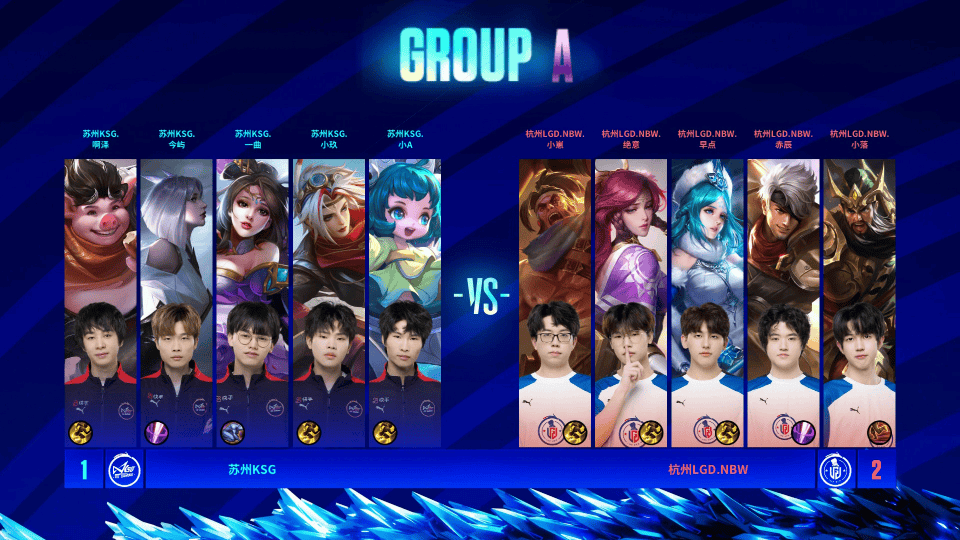The width and height of the screenshot is (960, 540).
Task: Open player card for 早点
Action: pos(707,300)
